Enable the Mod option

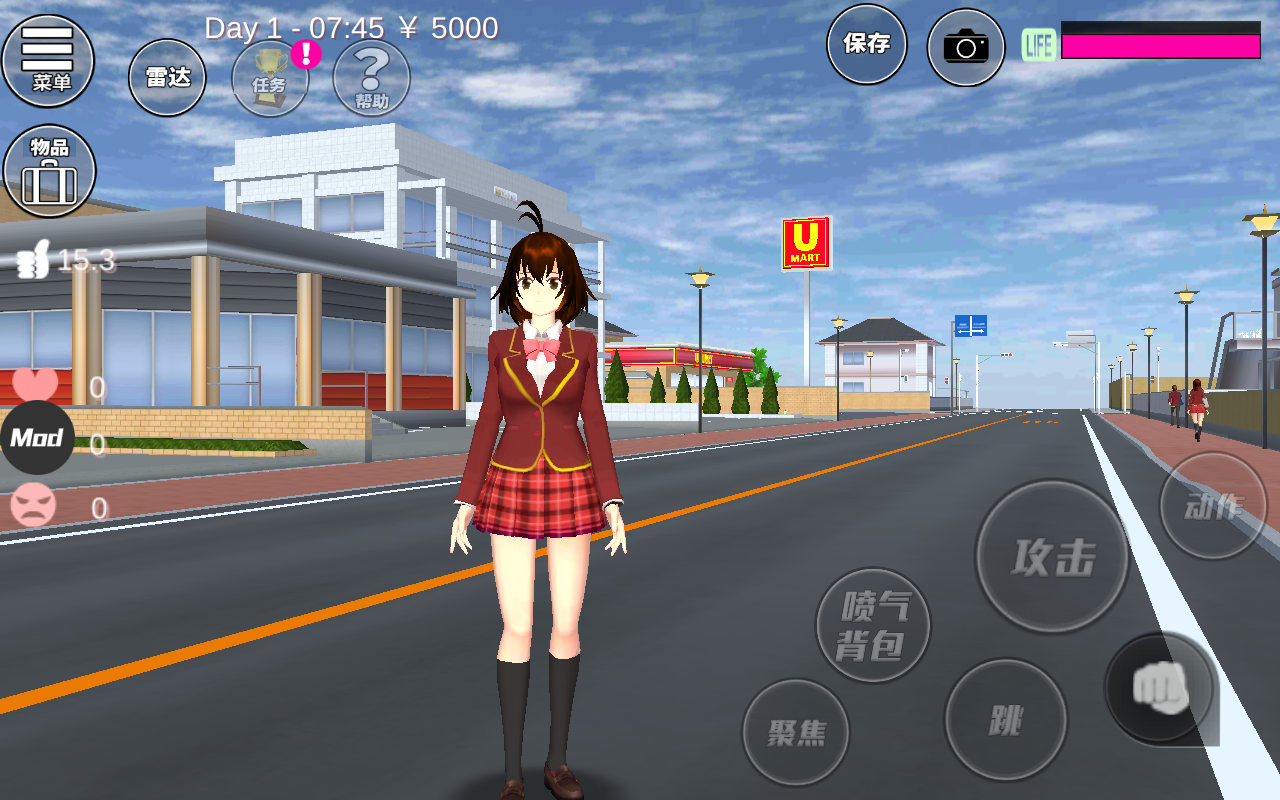tap(38, 437)
